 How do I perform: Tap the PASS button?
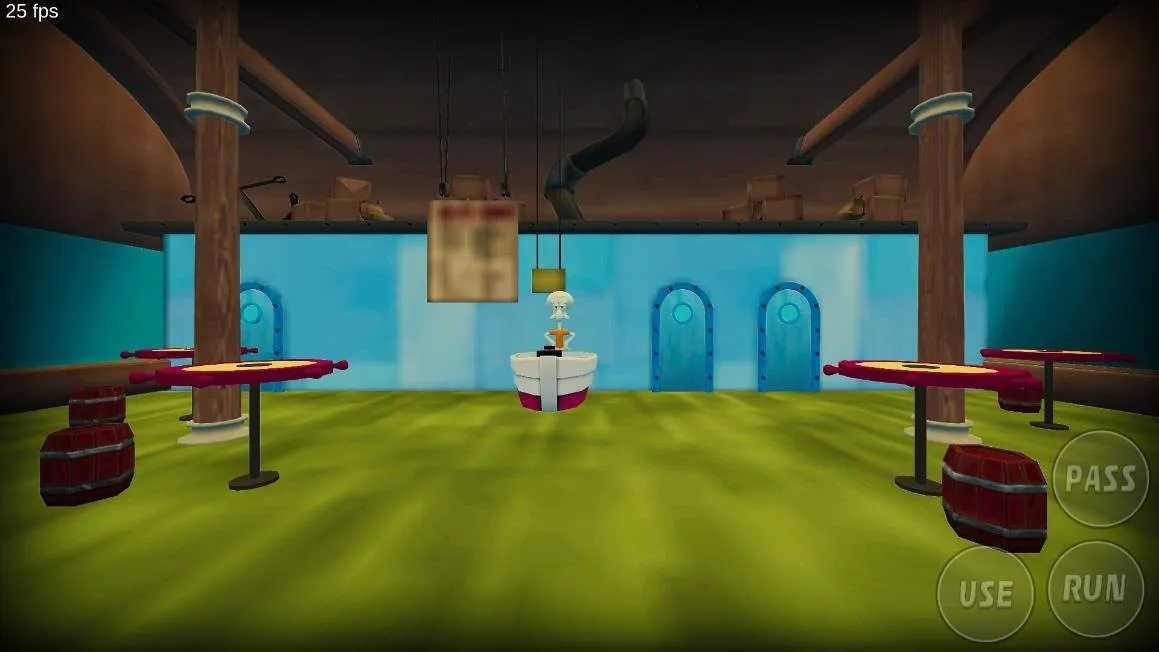(1100, 478)
